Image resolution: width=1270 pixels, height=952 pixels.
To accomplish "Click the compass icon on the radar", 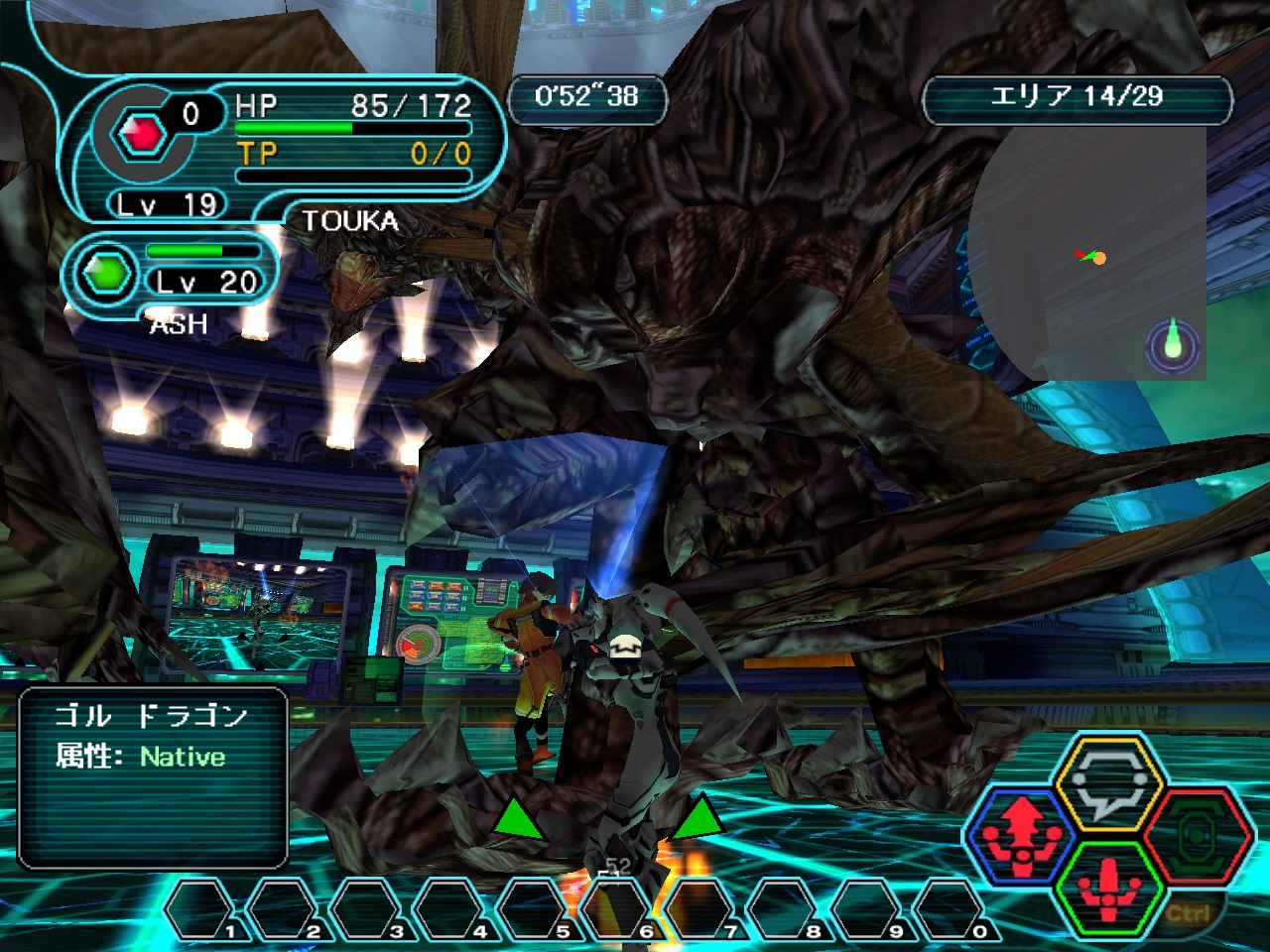I will (x=1173, y=345).
